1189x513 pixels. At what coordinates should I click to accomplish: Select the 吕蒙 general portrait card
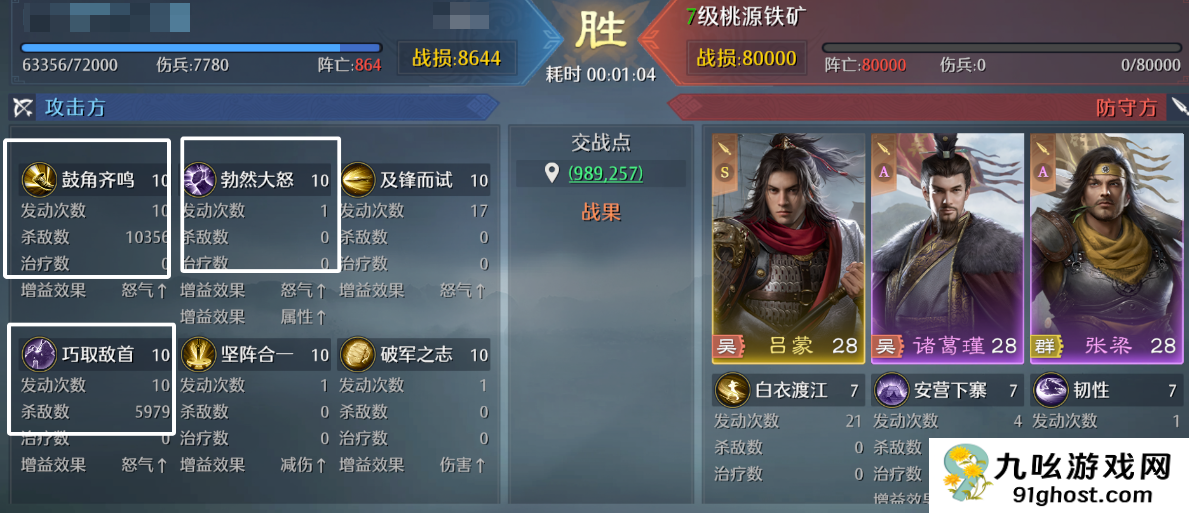[787, 247]
